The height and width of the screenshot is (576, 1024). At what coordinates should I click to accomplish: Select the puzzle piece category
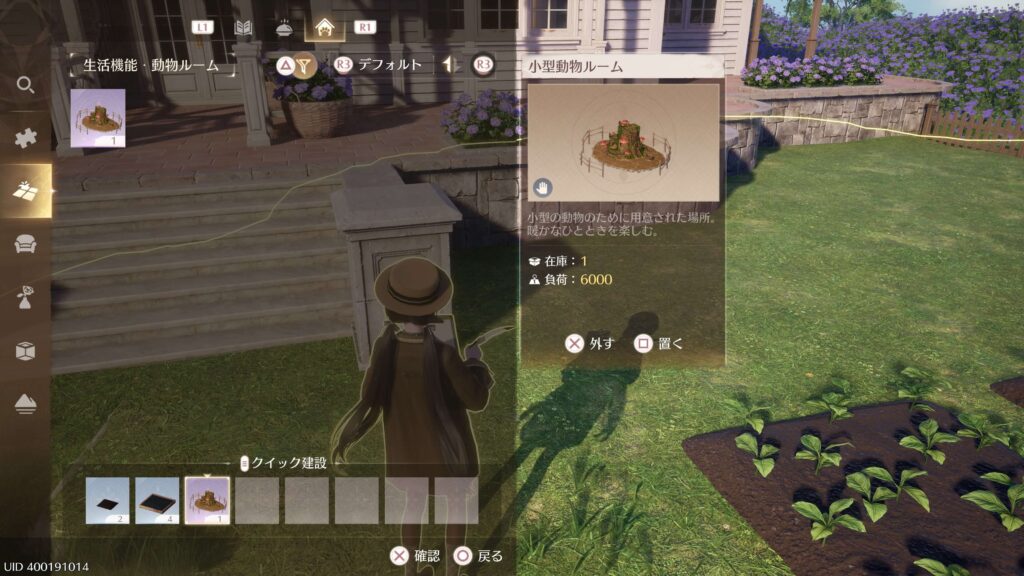pos(26,138)
